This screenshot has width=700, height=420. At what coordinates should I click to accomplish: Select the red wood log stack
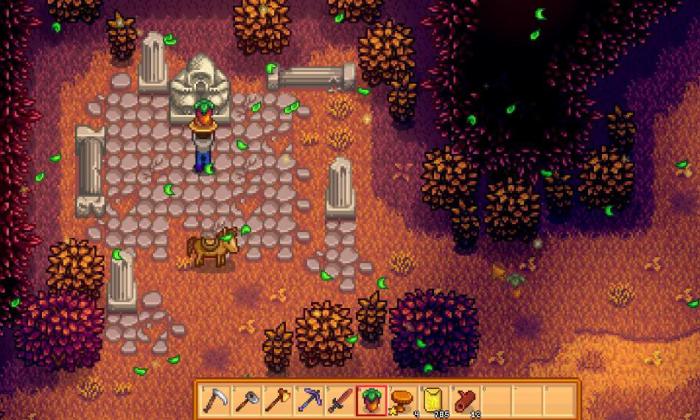point(466,399)
